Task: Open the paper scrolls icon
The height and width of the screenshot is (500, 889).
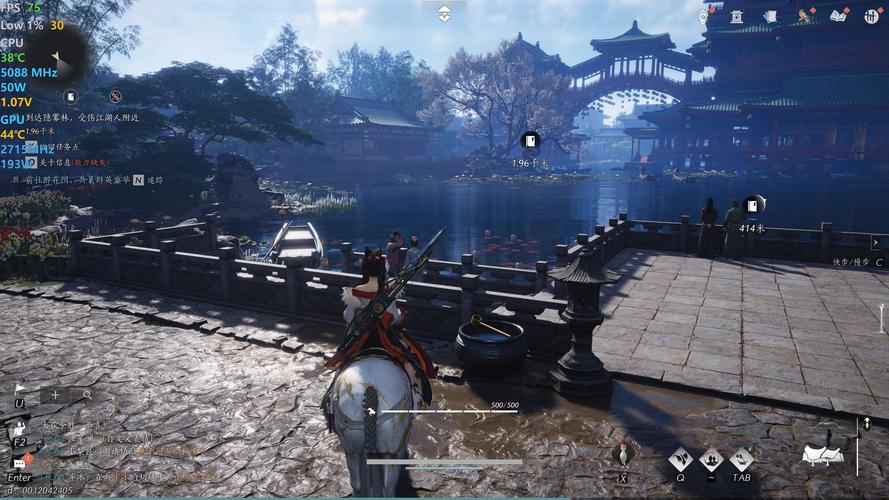Action: click(x=770, y=16)
